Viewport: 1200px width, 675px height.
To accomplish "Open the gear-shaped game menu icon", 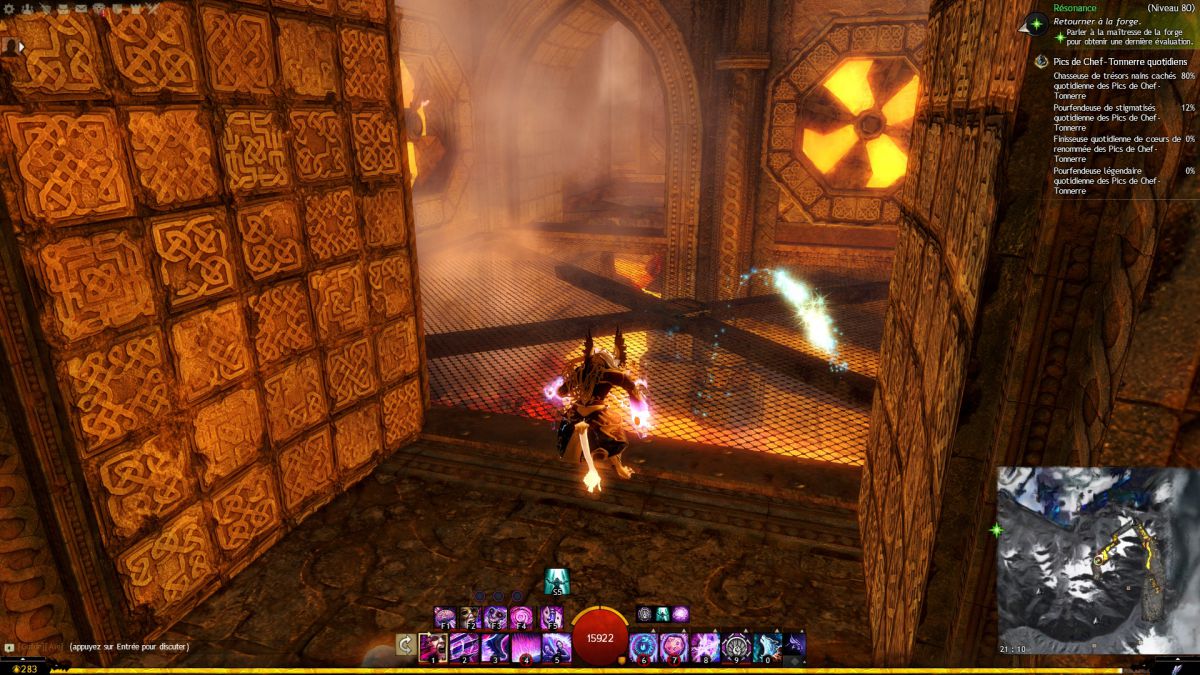I will (x=8, y=9).
